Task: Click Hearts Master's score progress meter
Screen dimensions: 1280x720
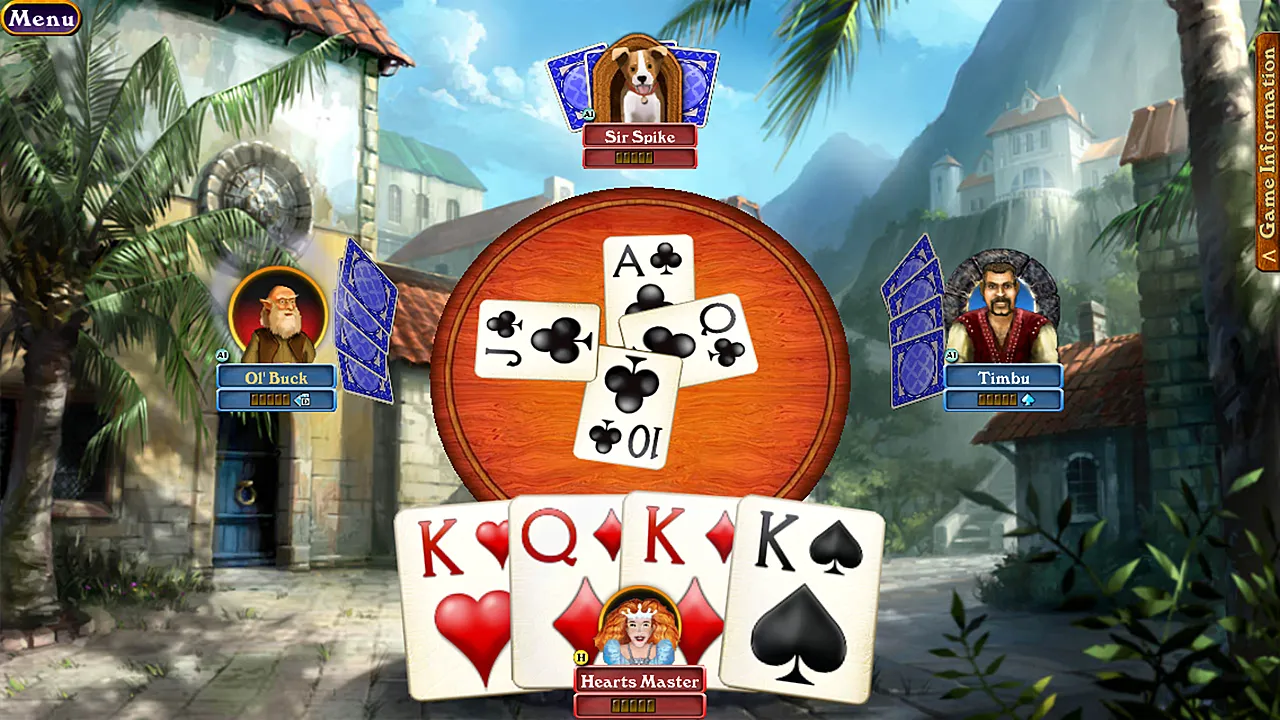Action: [x=639, y=703]
